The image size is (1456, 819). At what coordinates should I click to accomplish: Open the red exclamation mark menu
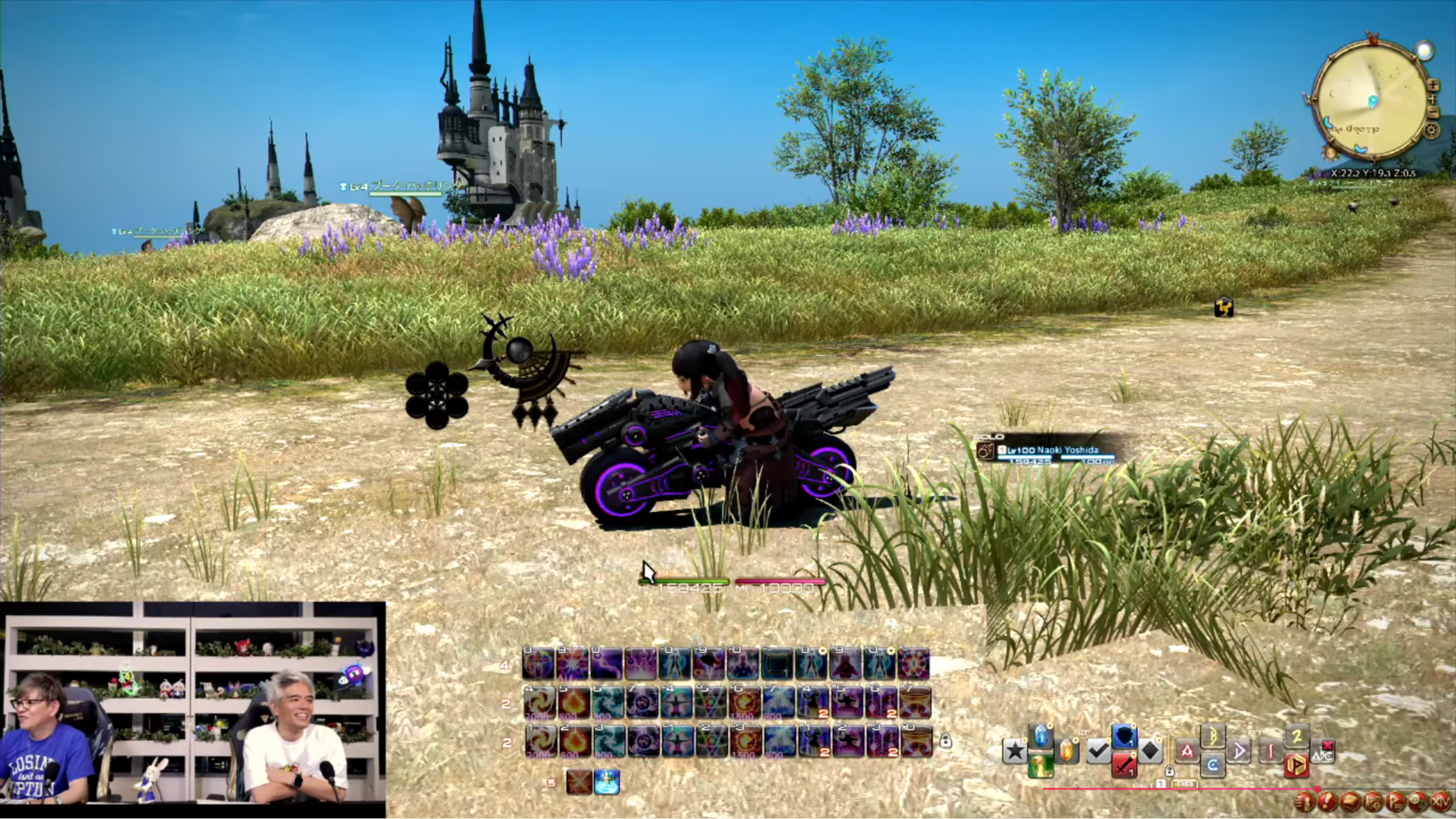(1326, 802)
